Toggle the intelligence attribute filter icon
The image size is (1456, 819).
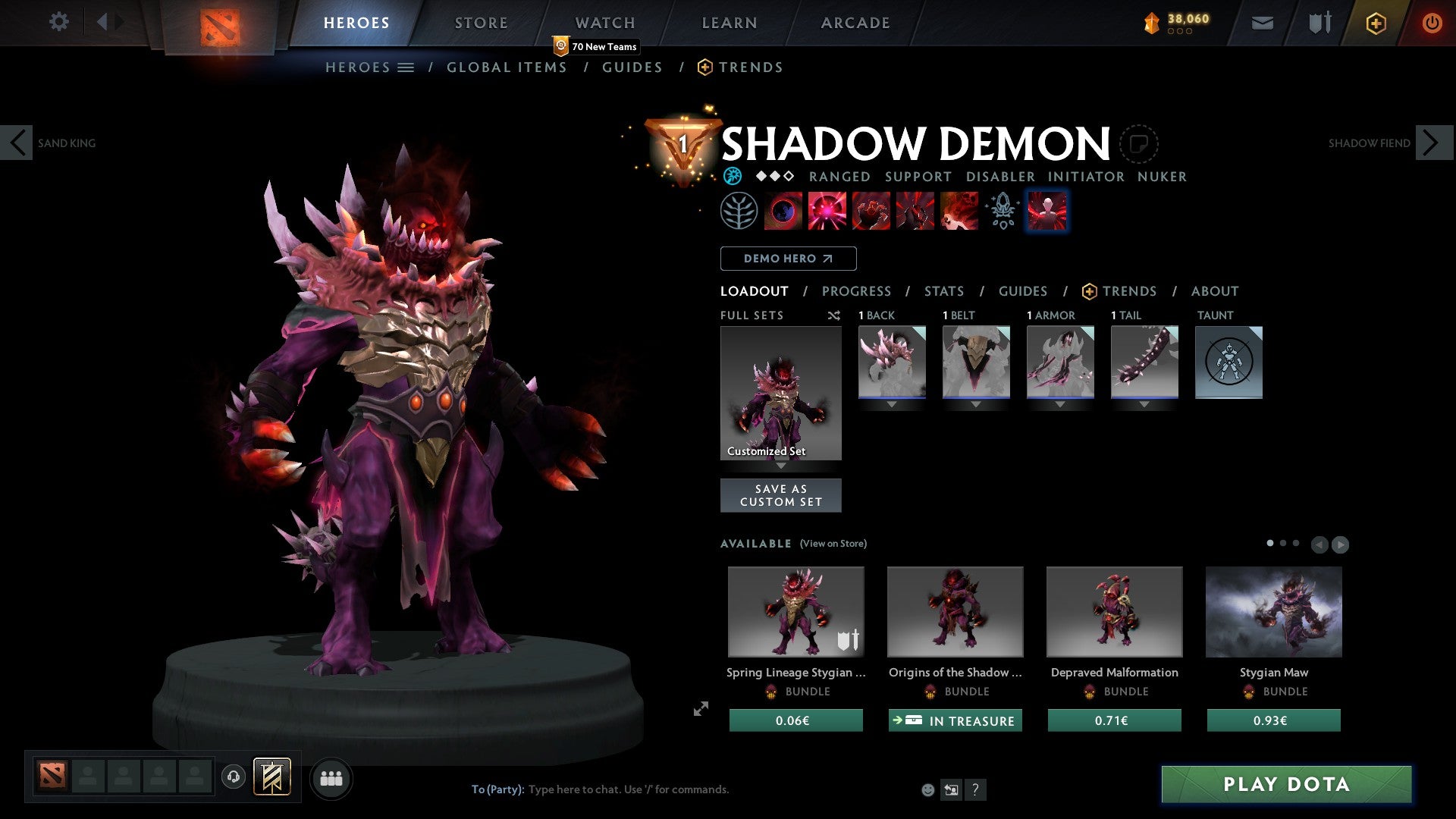pyautogui.click(x=733, y=176)
